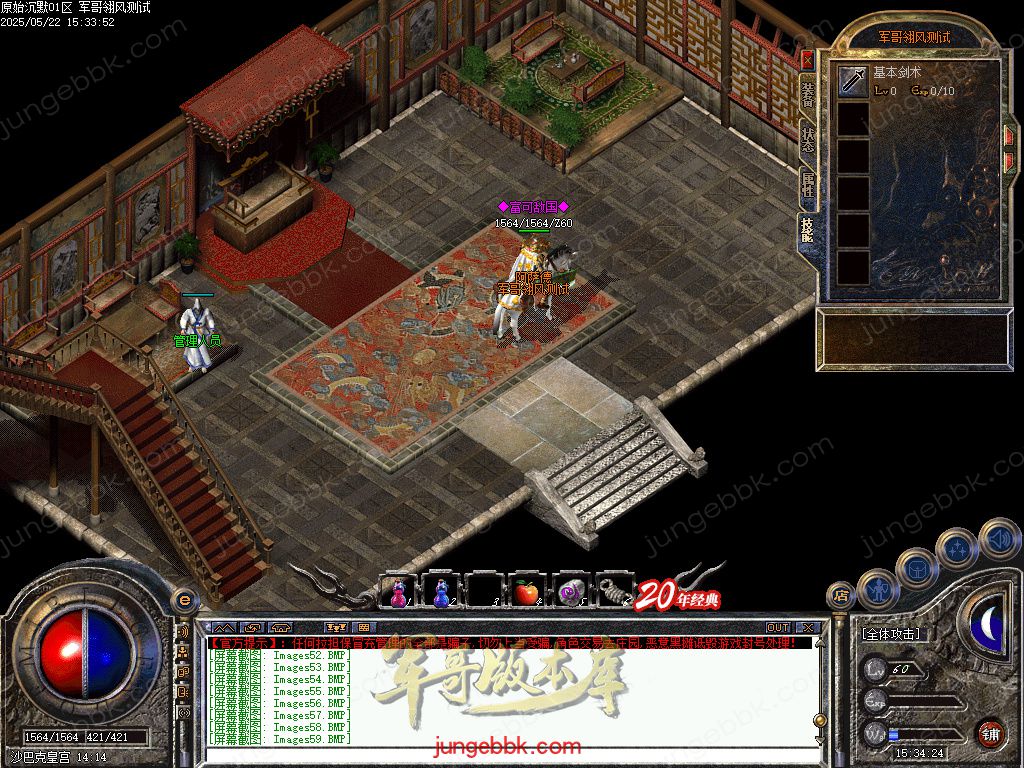Open the character equipment round button

(x=876, y=590)
